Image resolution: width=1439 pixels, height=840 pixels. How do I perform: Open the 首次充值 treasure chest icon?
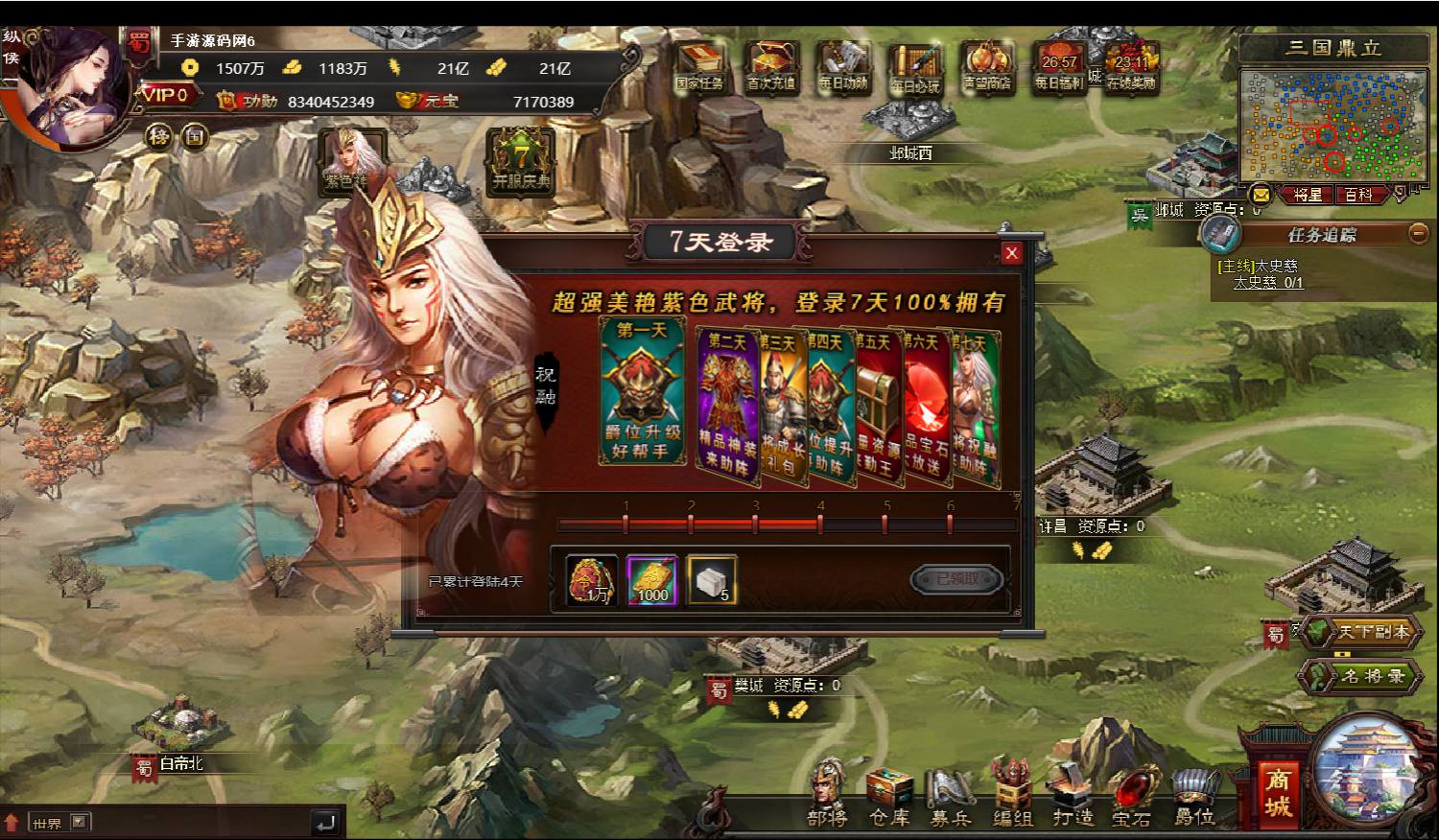coord(771,67)
